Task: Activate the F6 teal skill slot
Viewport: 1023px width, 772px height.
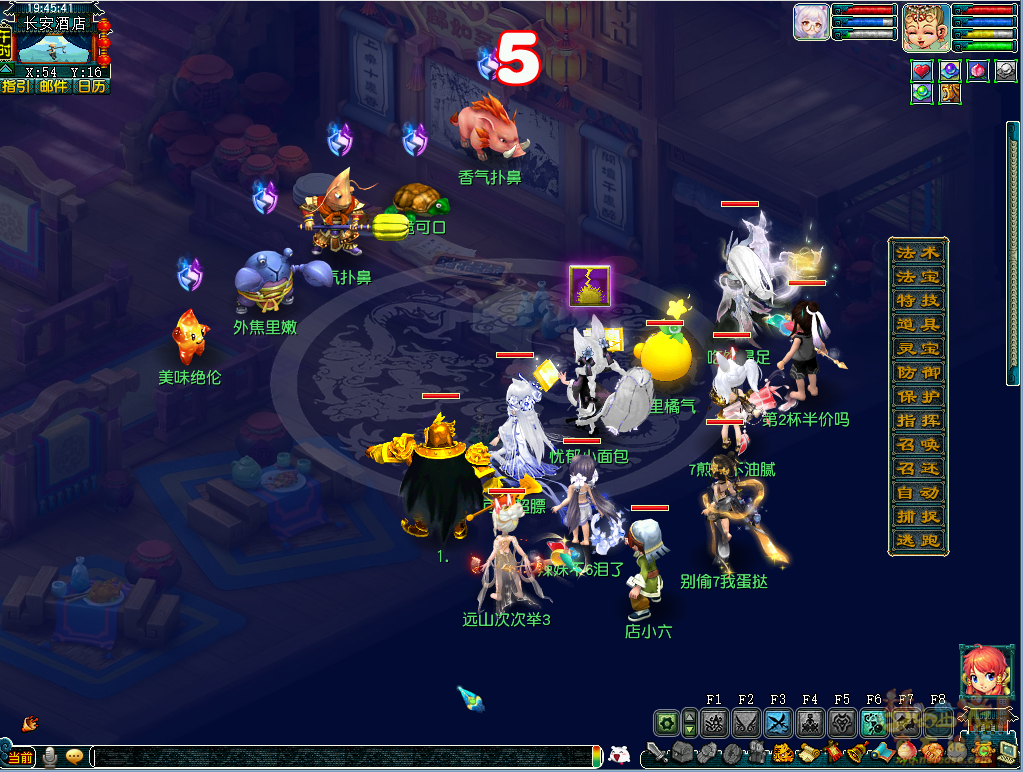Action: (874, 722)
